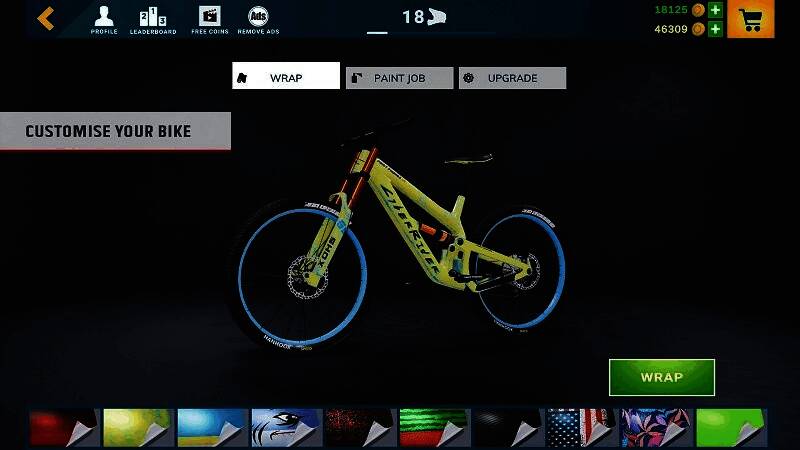Choose the solid bright green wrap
The width and height of the screenshot is (800, 450).
(x=730, y=427)
